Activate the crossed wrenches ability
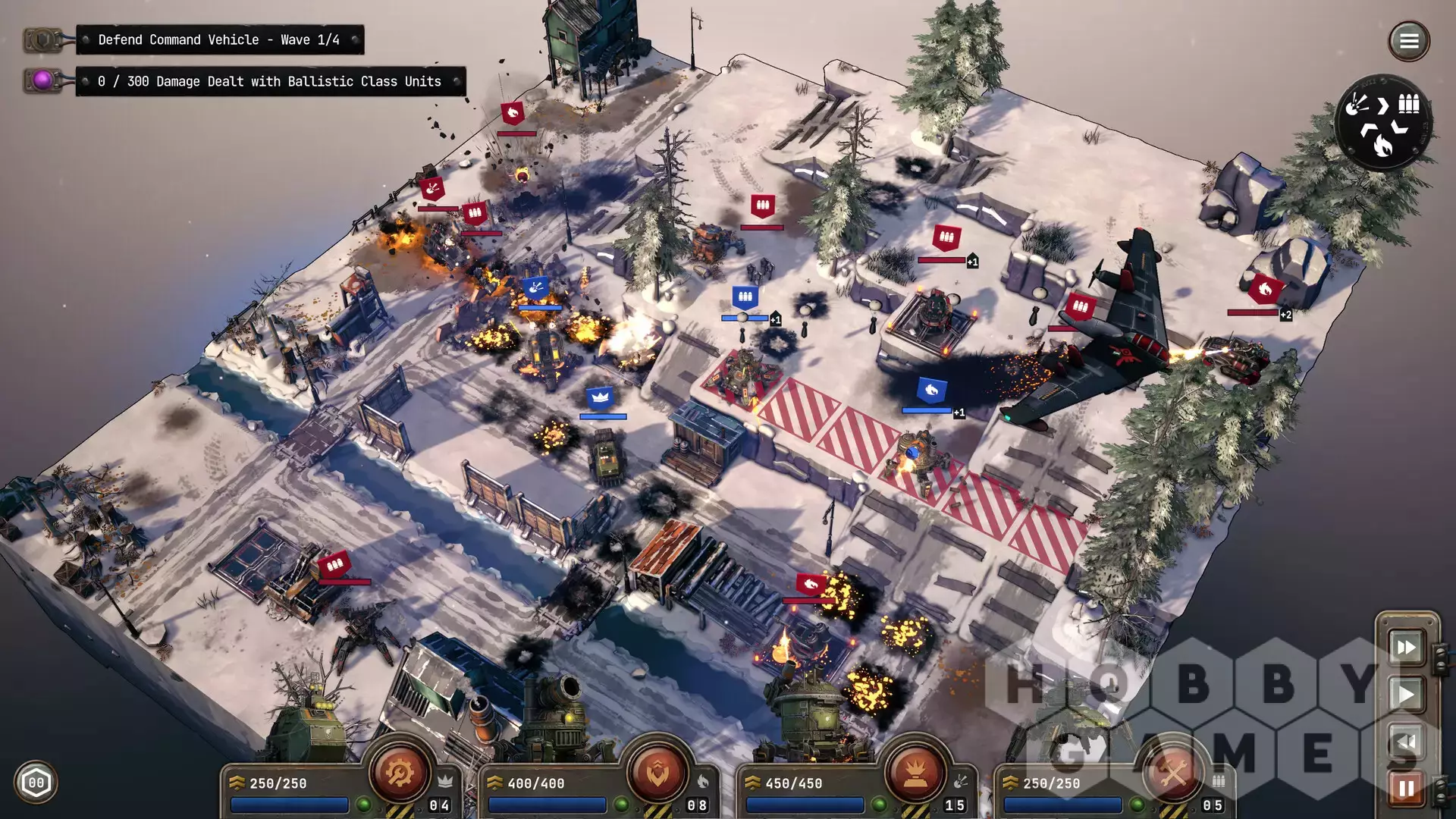Image resolution: width=1456 pixels, height=819 pixels. click(1173, 773)
